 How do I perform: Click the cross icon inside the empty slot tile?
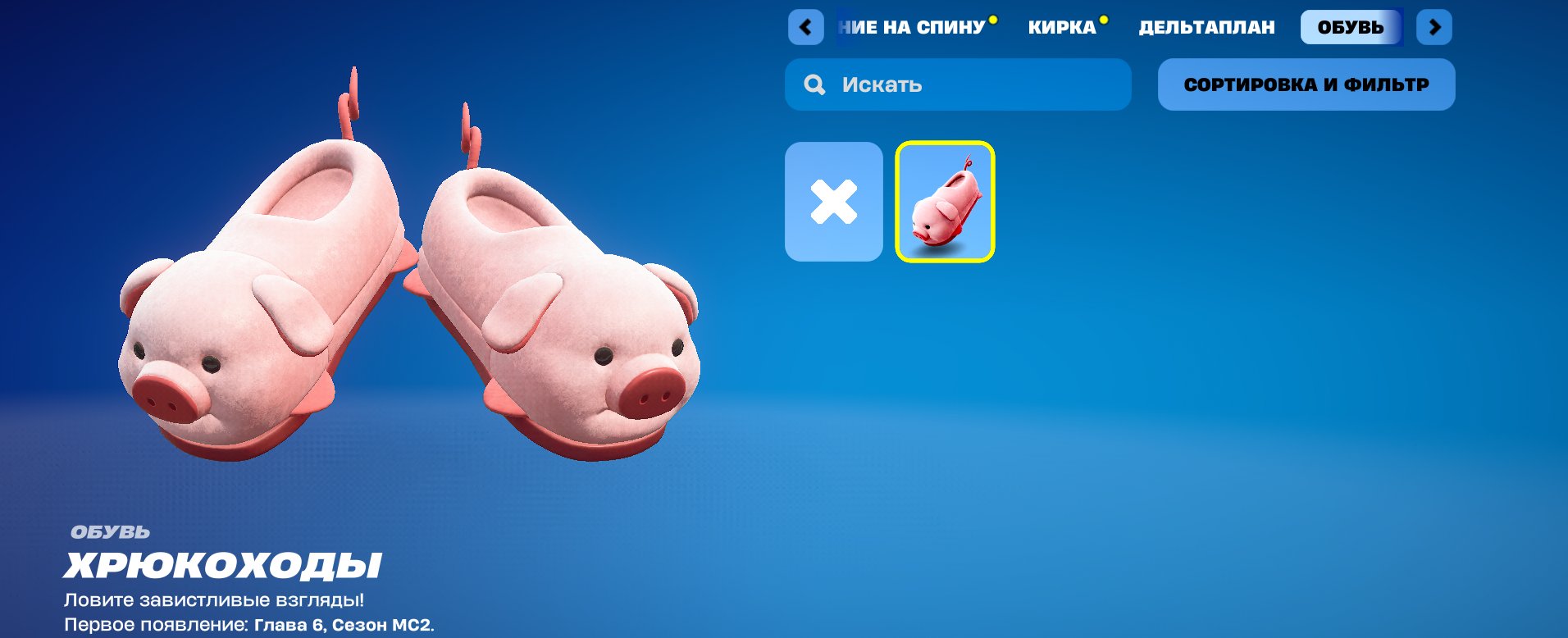[x=833, y=201]
